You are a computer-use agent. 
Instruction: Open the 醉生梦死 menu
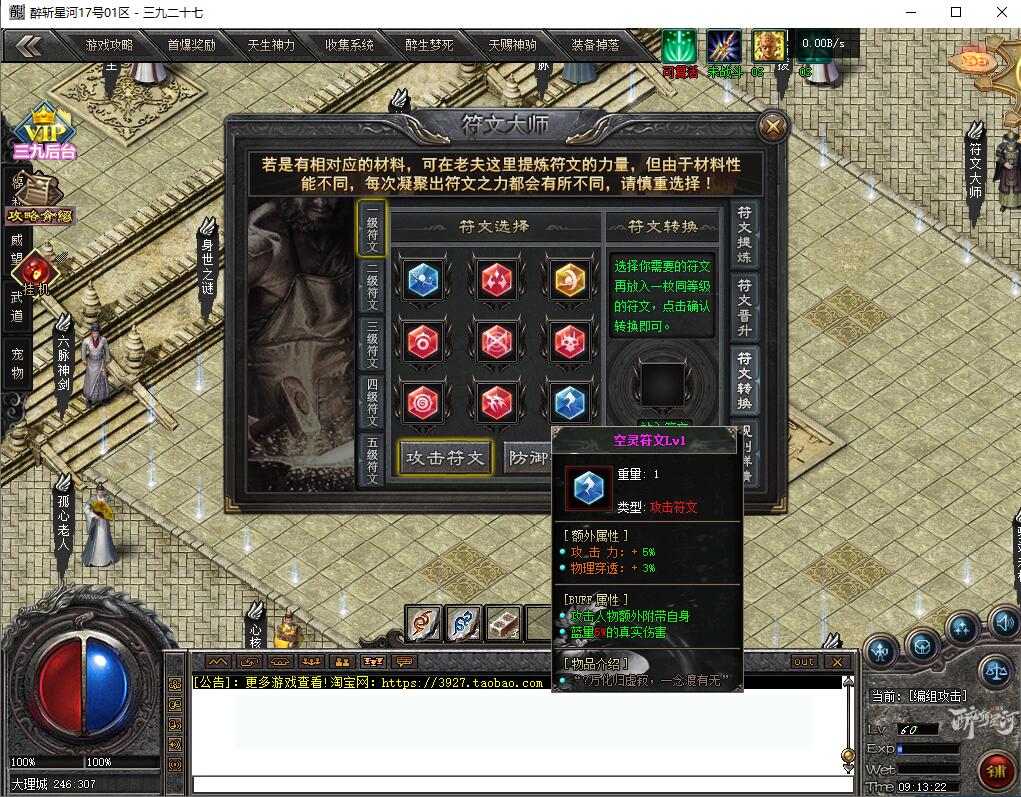(x=429, y=45)
